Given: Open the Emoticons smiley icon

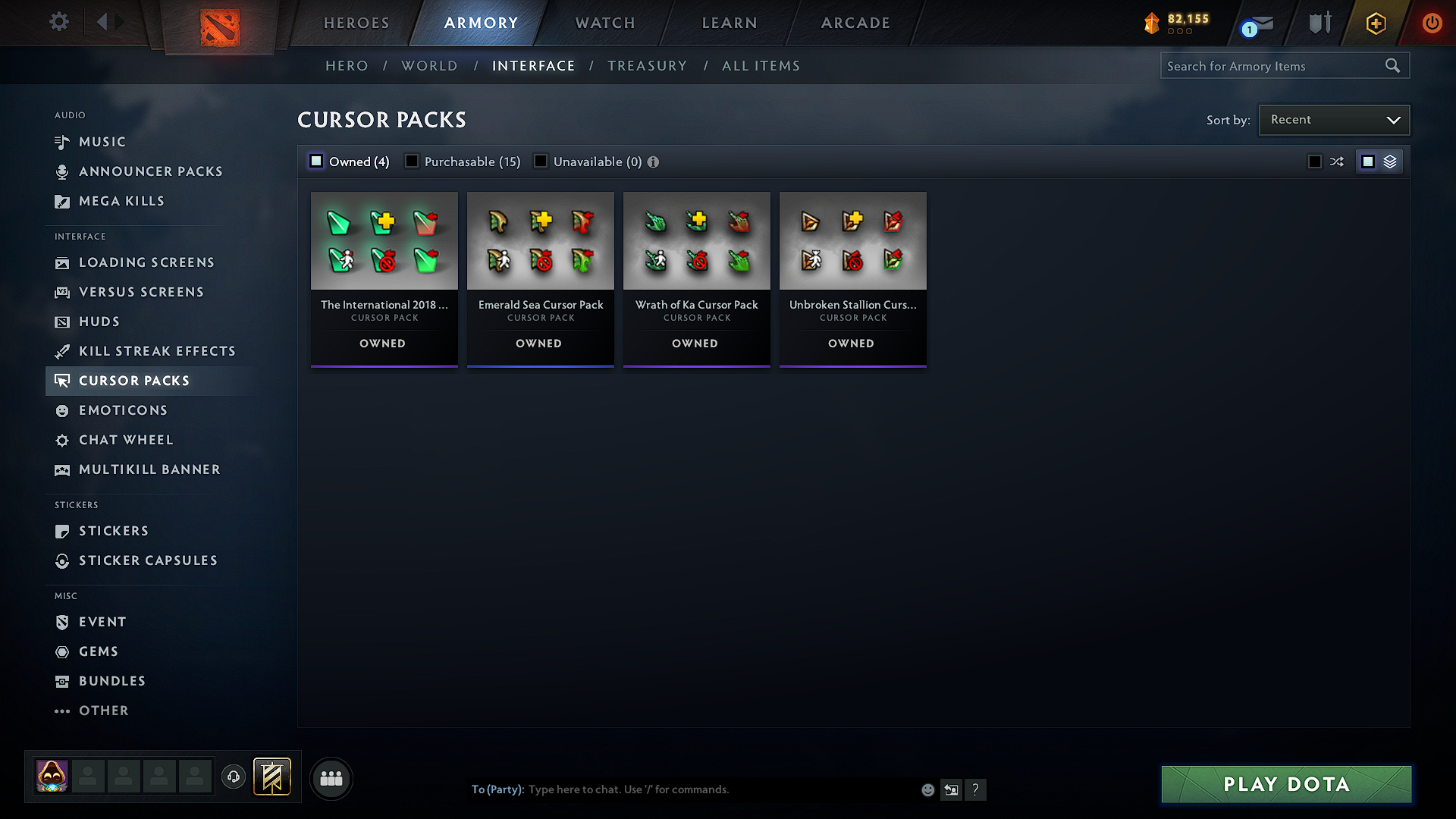Looking at the screenshot, I should [x=61, y=410].
